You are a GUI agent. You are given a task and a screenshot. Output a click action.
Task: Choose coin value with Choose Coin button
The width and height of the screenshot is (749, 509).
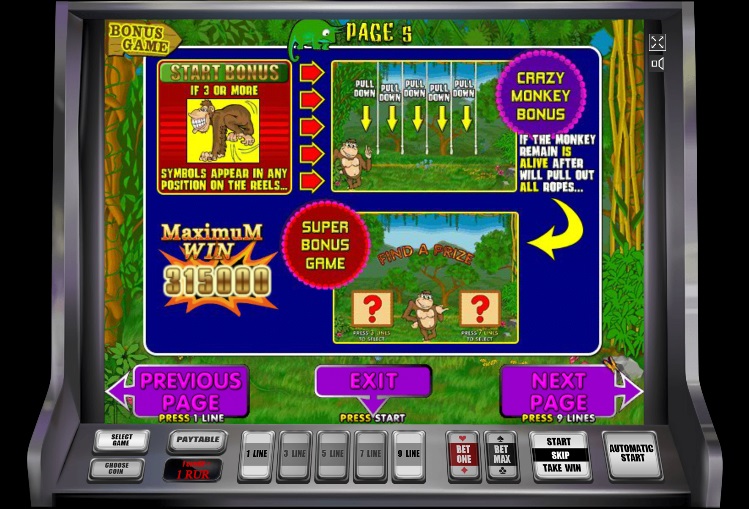(116, 467)
